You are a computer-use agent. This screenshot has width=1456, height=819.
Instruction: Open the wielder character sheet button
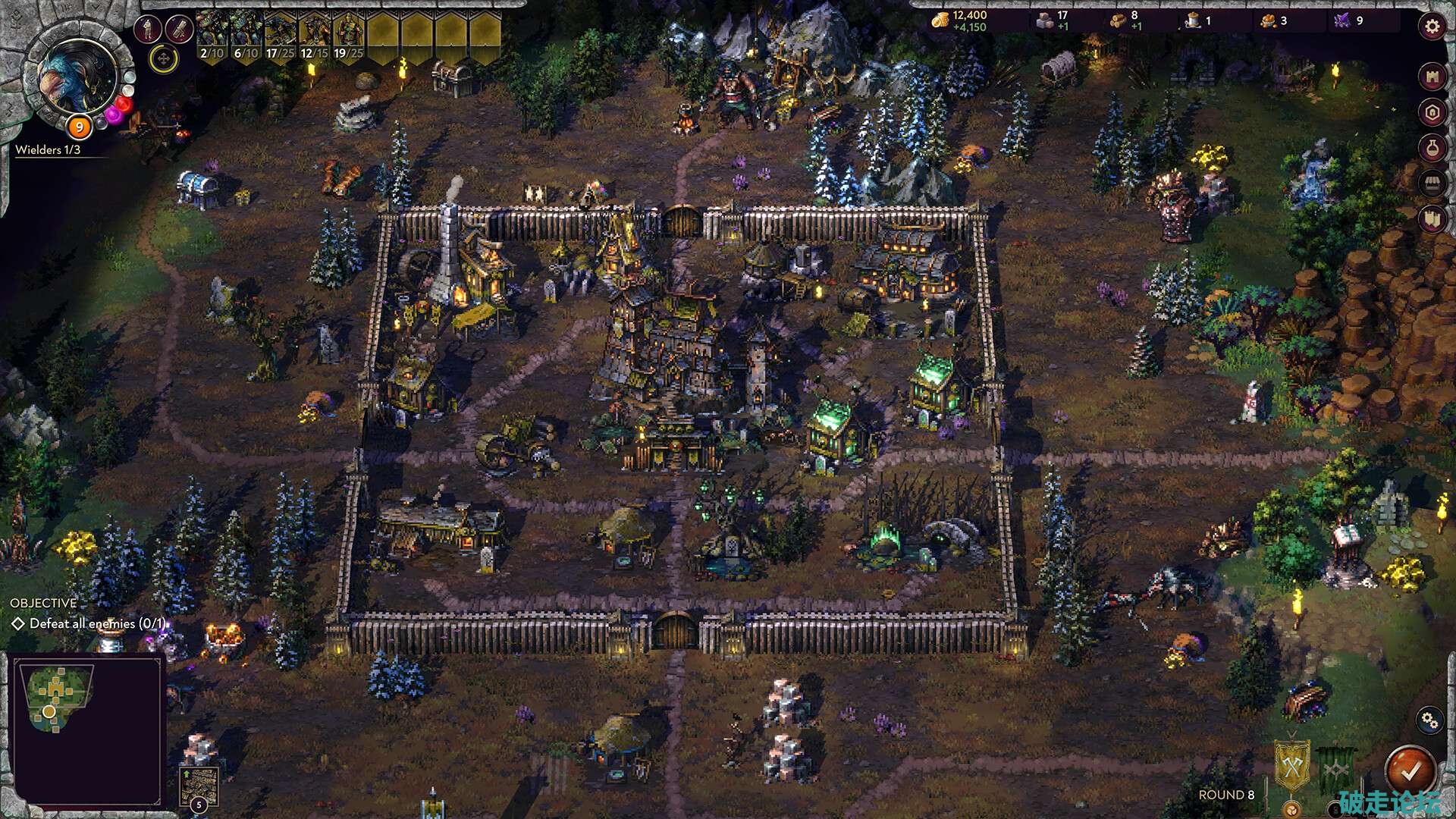tap(147, 30)
